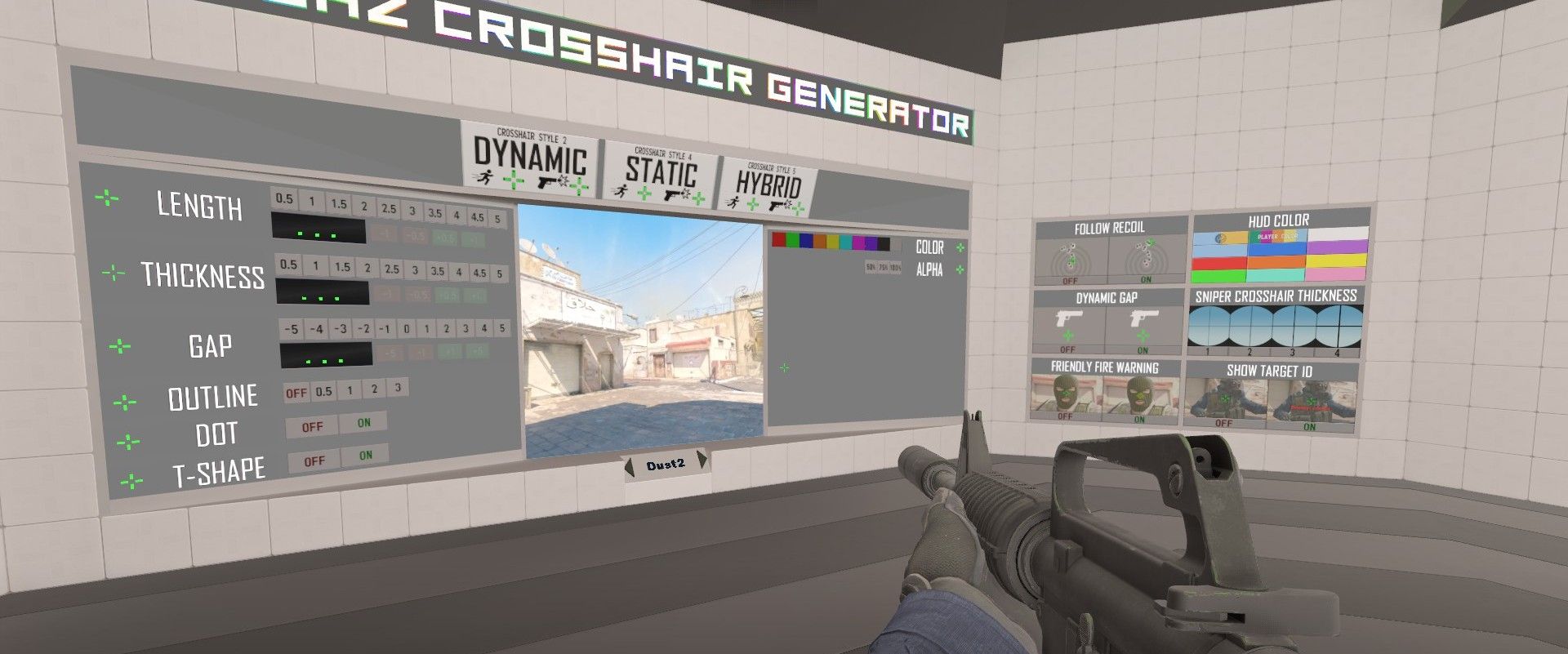Image resolution: width=1568 pixels, height=654 pixels.
Task: Show the next map preview after Dust2
Action: coord(701,460)
